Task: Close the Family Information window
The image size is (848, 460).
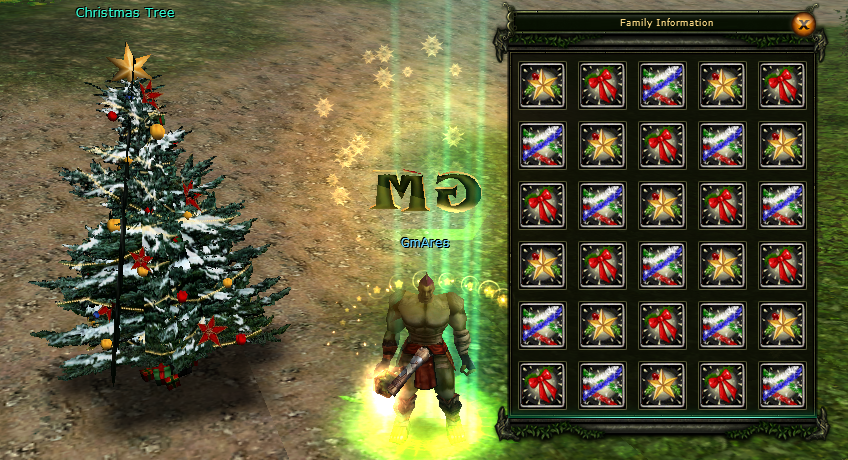Action: coord(802,24)
